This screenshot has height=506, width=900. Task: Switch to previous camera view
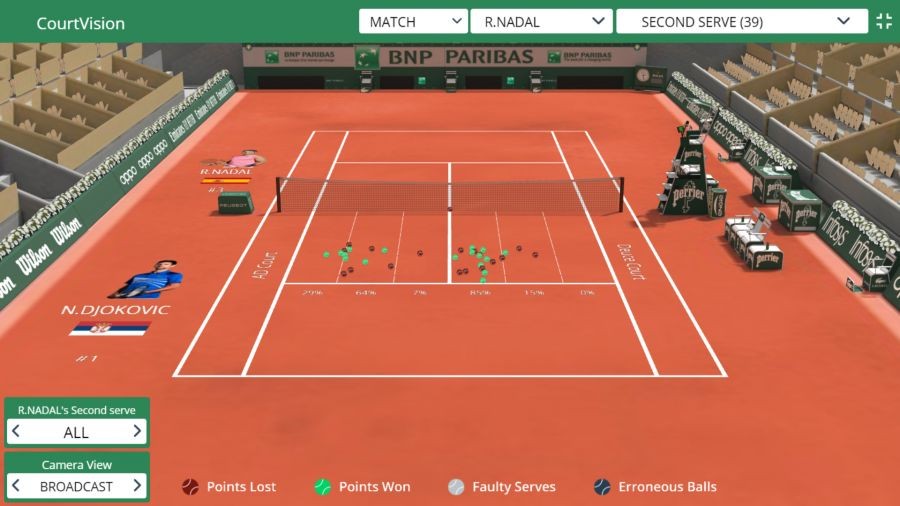pos(16,486)
